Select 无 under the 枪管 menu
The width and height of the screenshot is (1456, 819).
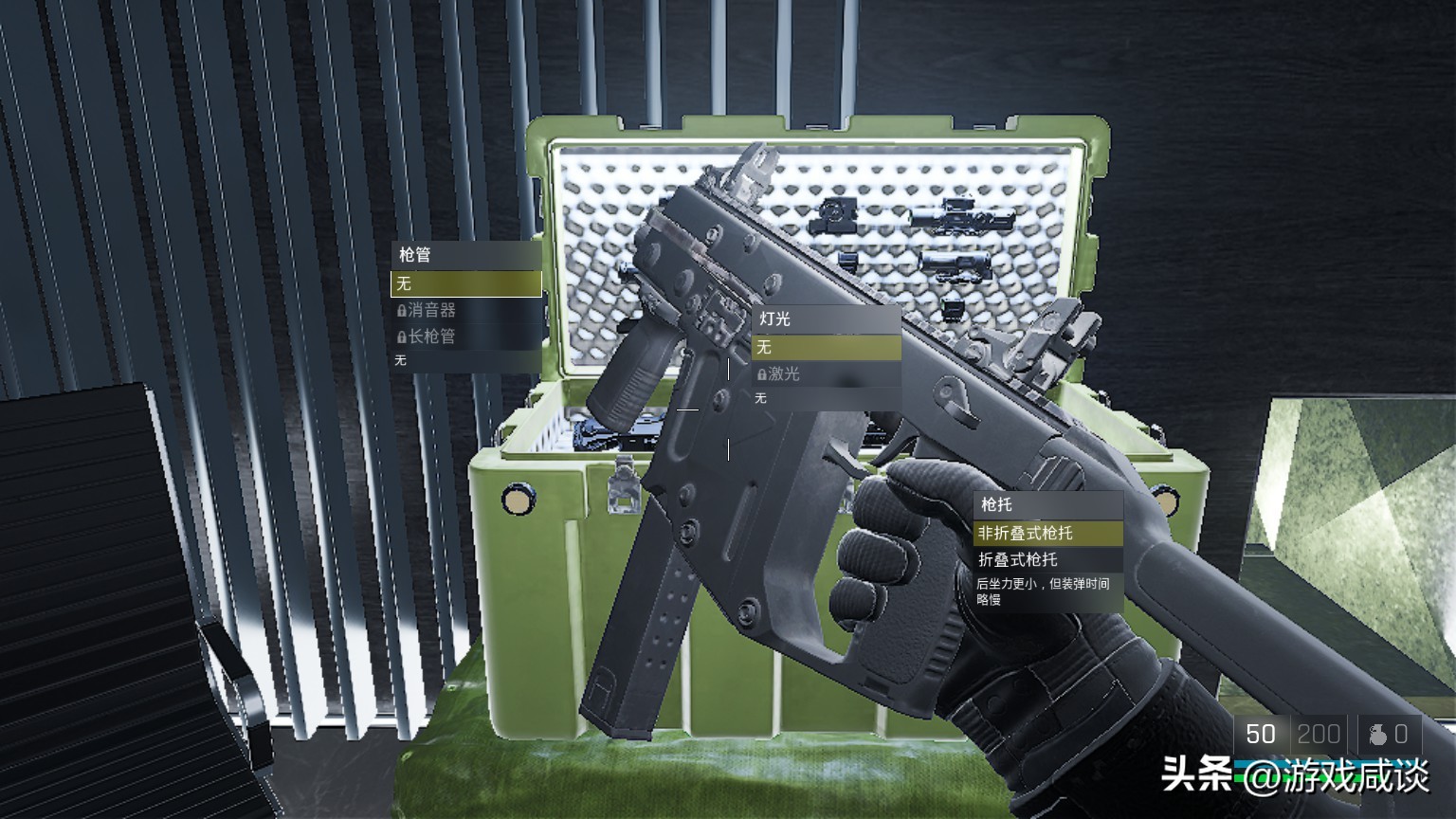(x=465, y=283)
